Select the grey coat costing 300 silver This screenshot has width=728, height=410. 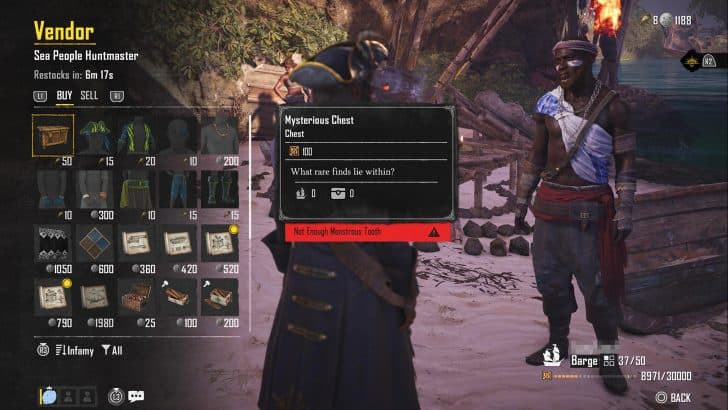(x=94, y=188)
